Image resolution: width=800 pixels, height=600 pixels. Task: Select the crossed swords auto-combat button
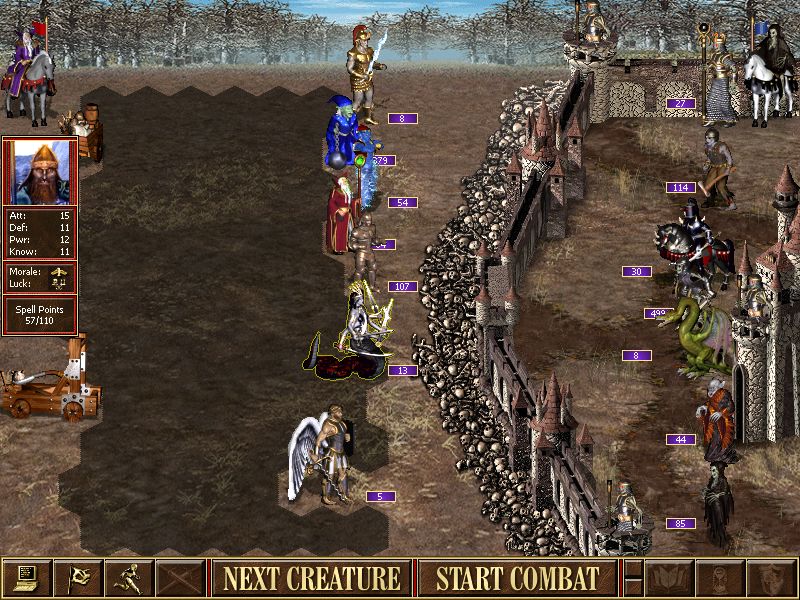click(180, 578)
